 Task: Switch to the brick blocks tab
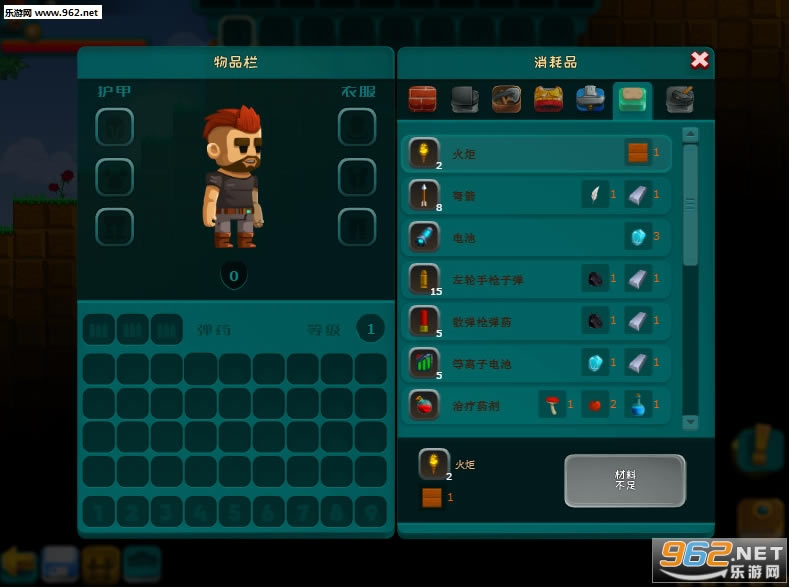point(423,99)
